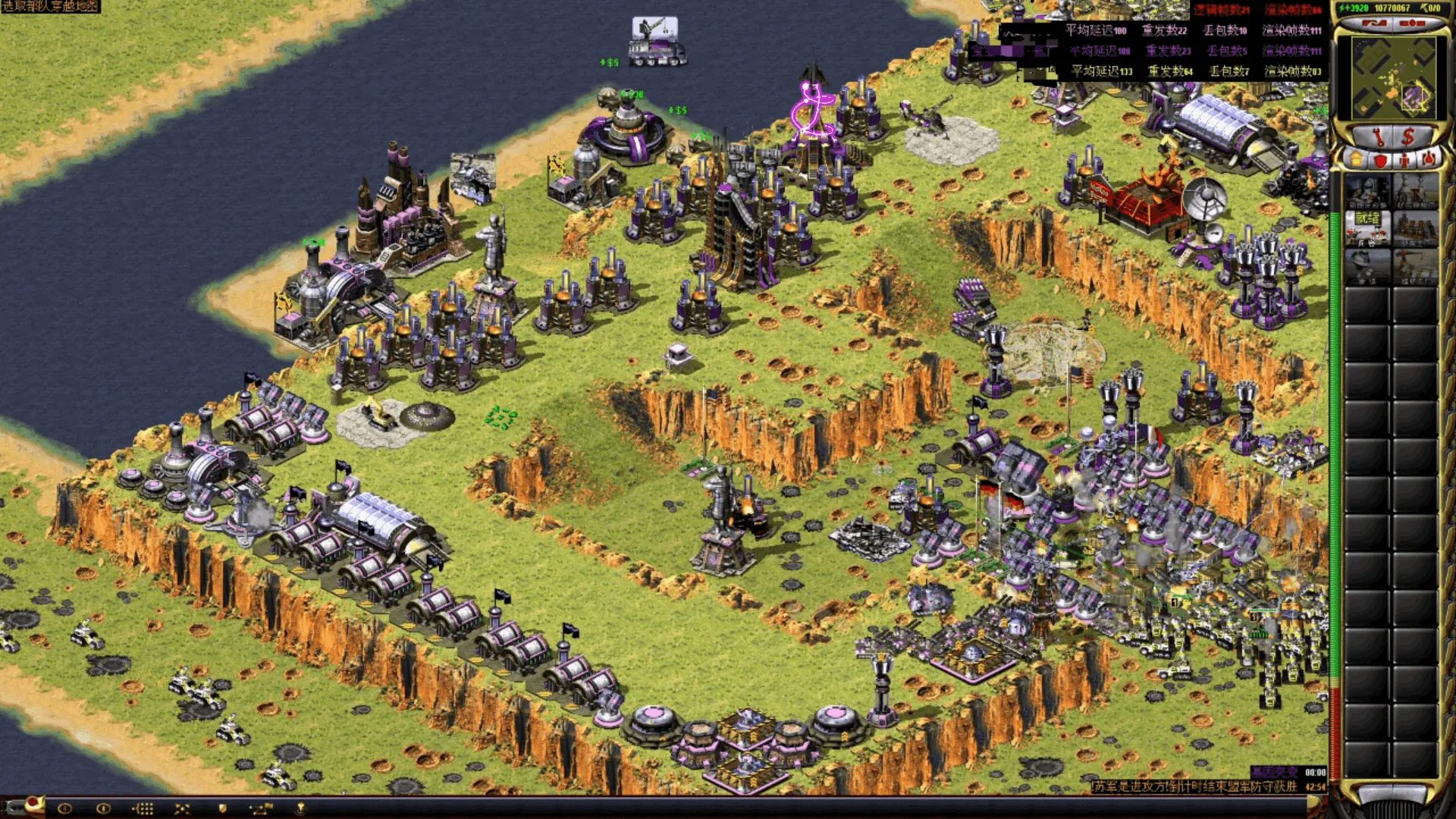The height and width of the screenshot is (819, 1456).
Task: Activate the shield guard command icon
Action: (x=222, y=808)
